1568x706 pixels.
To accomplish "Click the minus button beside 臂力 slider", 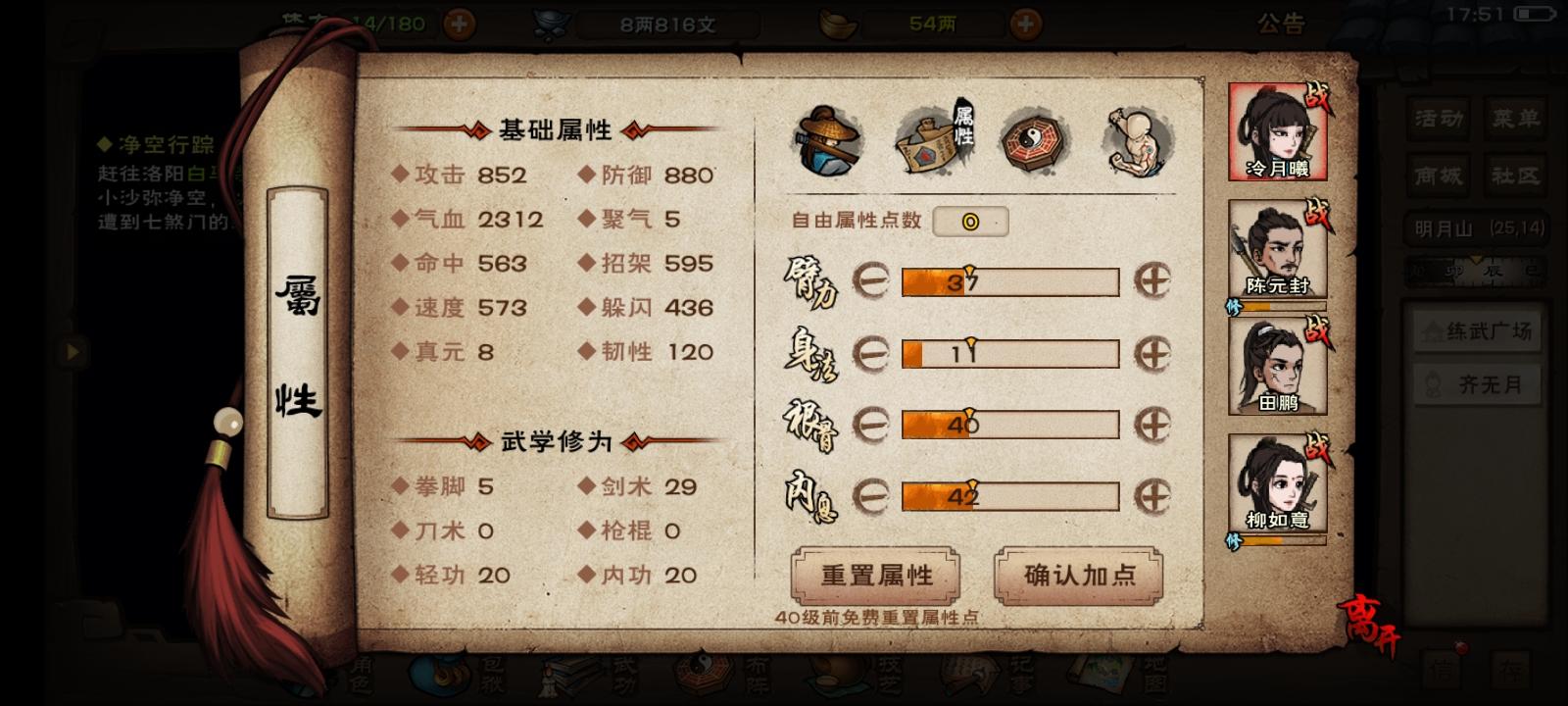I will [x=870, y=281].
